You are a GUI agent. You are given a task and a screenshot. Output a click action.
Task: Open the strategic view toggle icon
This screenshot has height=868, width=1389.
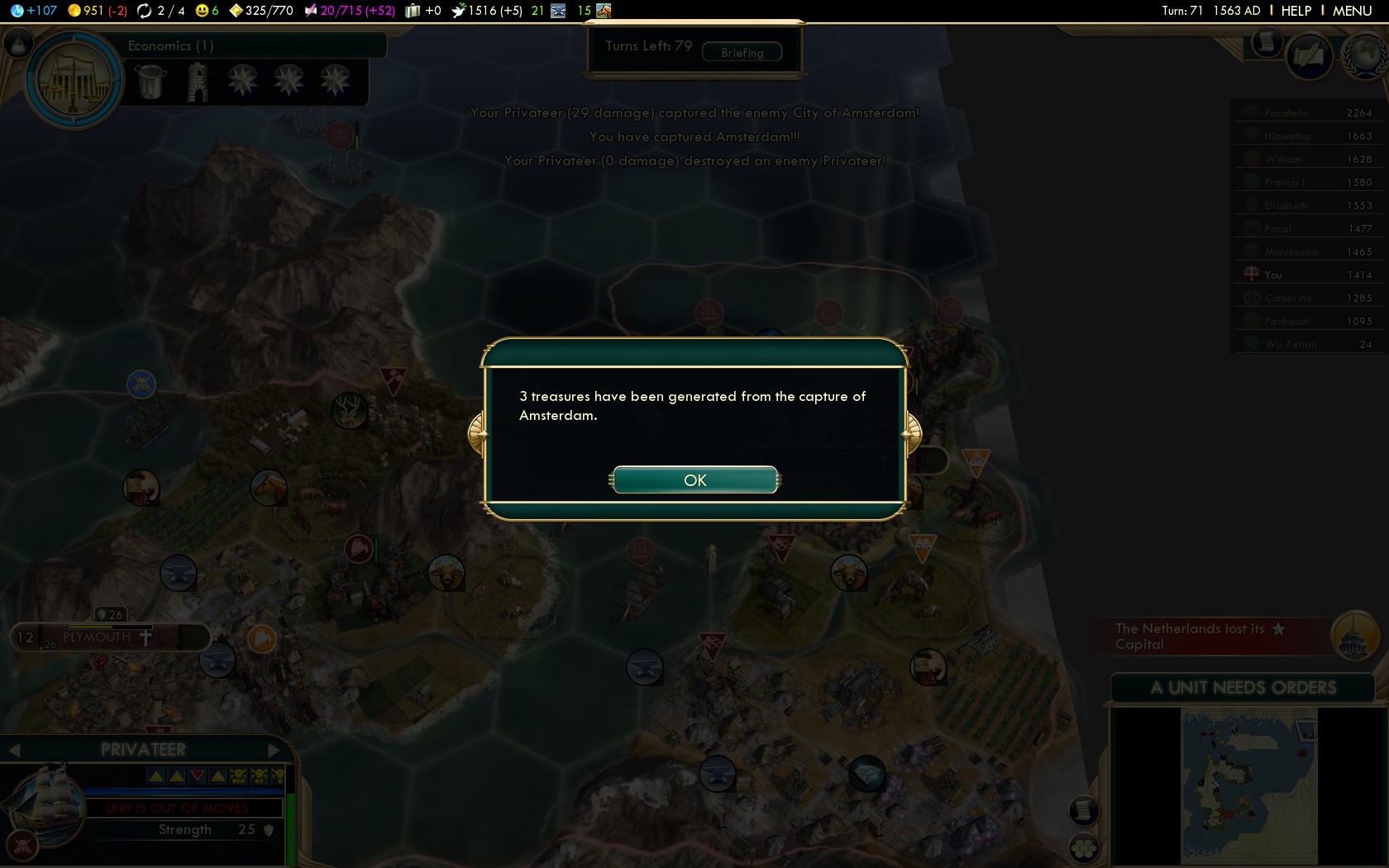click(1083, 847)
